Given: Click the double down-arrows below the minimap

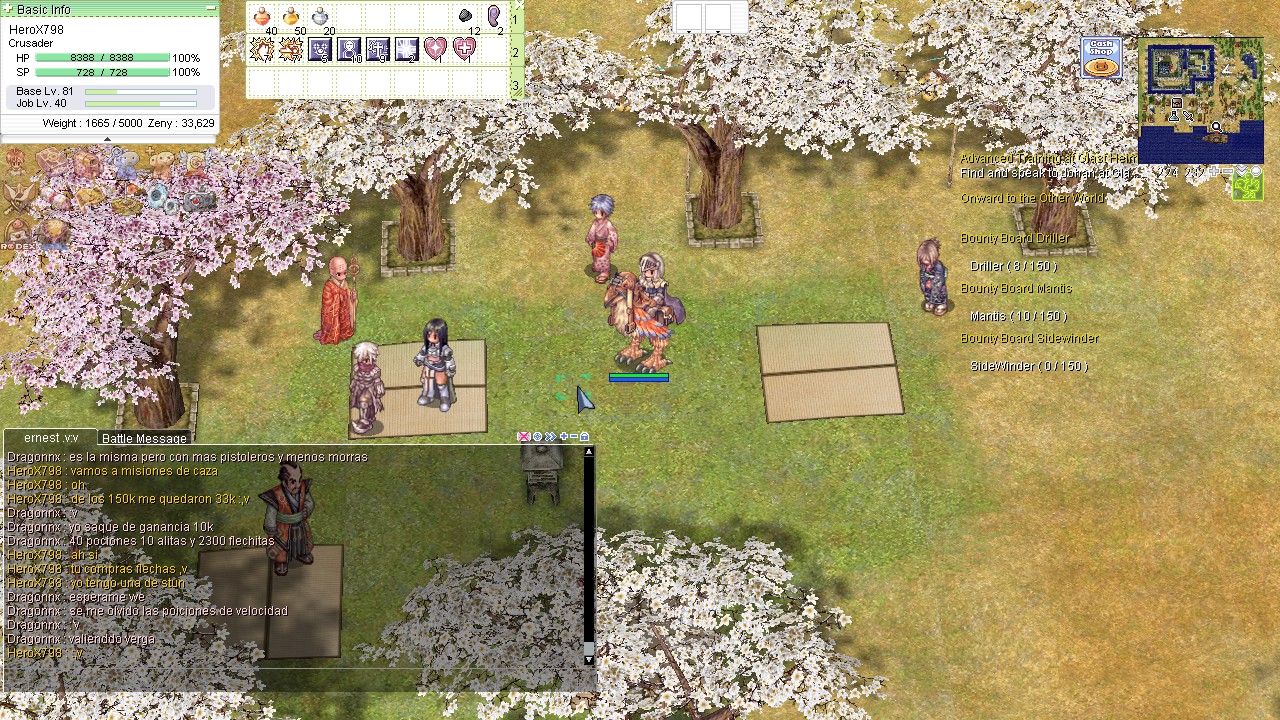Looking at the screenshot, I should point(1241,171).
